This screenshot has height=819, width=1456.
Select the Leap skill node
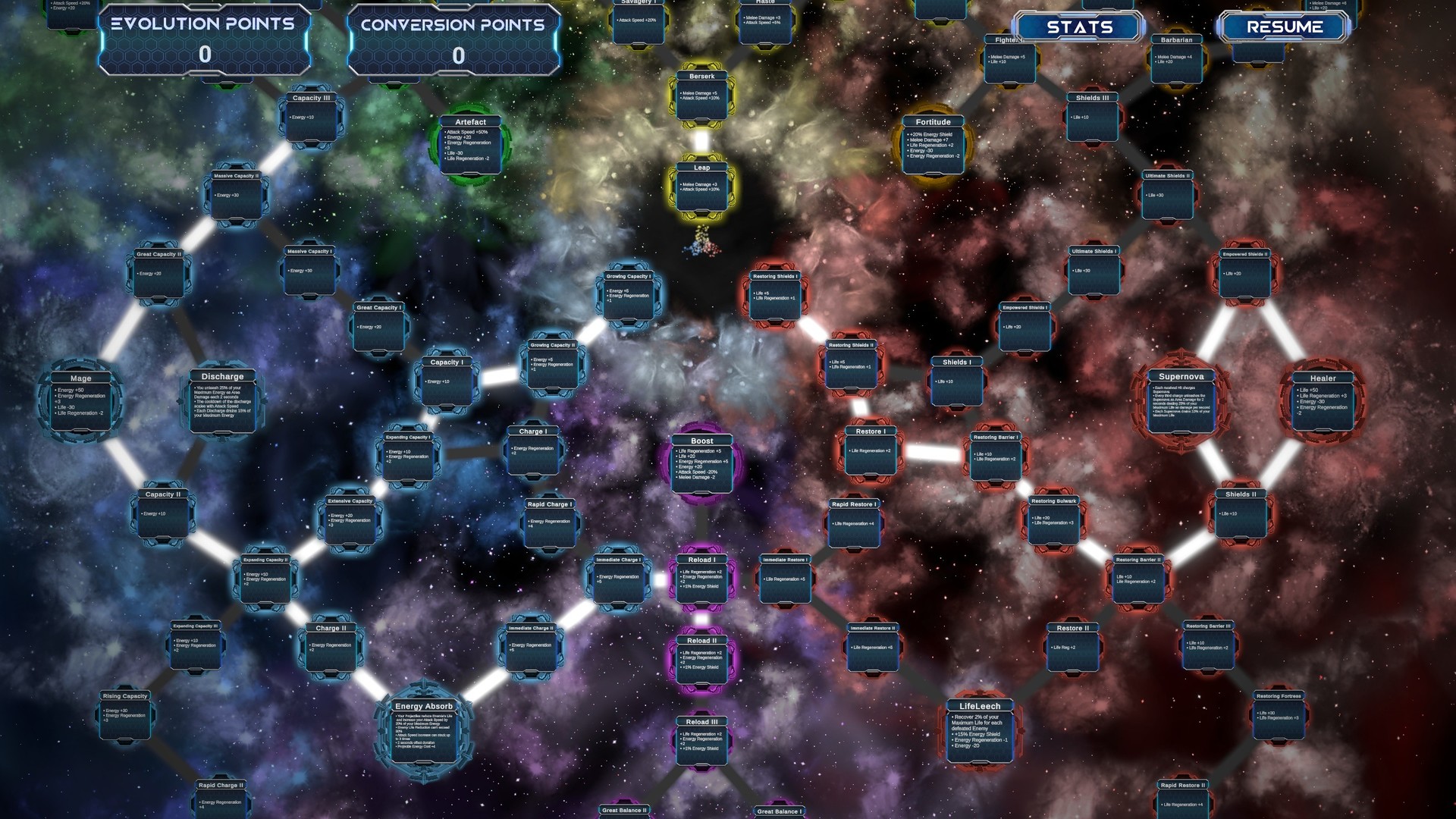pos(701,186)
